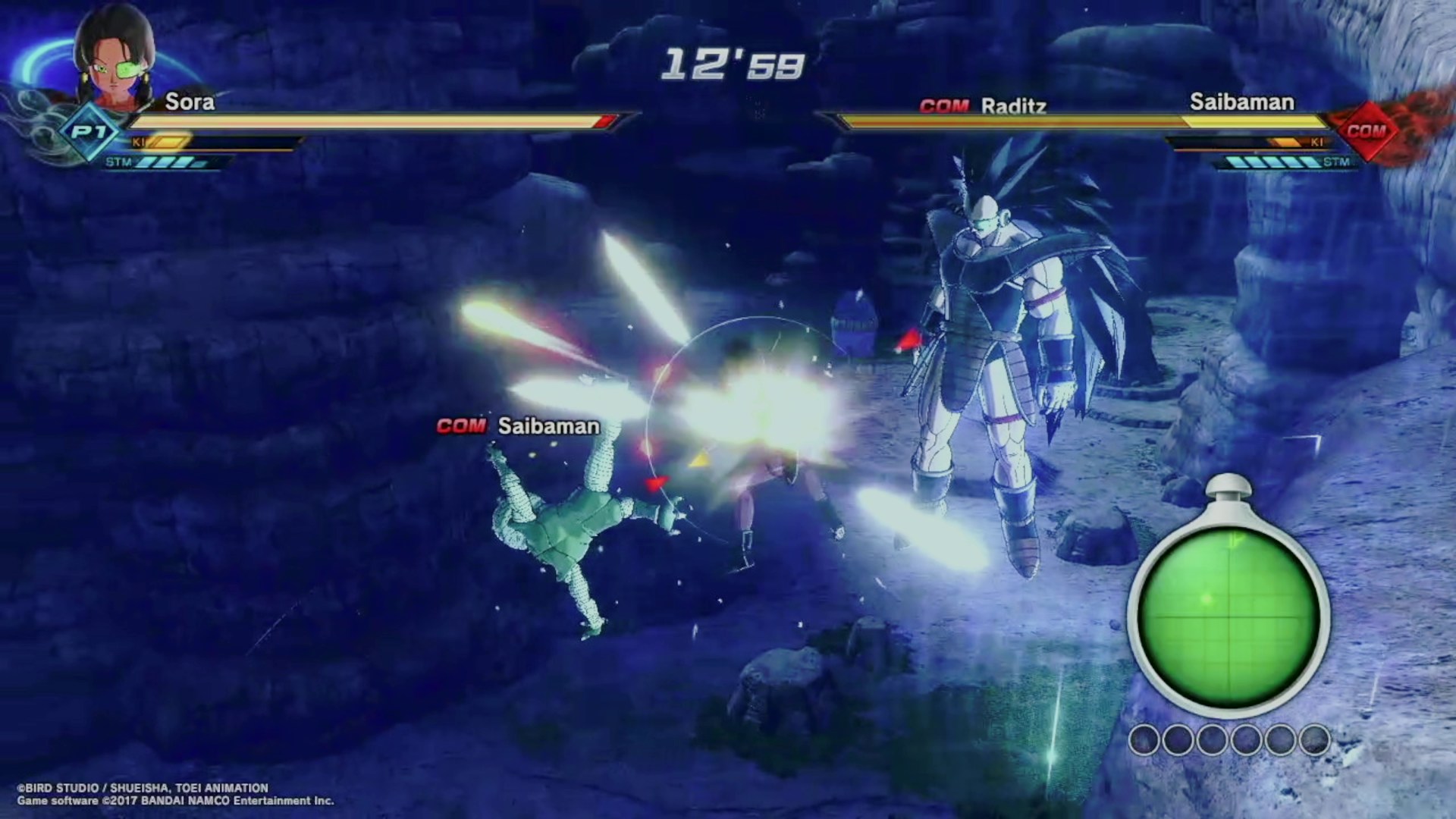Screen dimensions: 1456x819
Task: Target the COM Saibaman name tag
Action: (519, 426)
